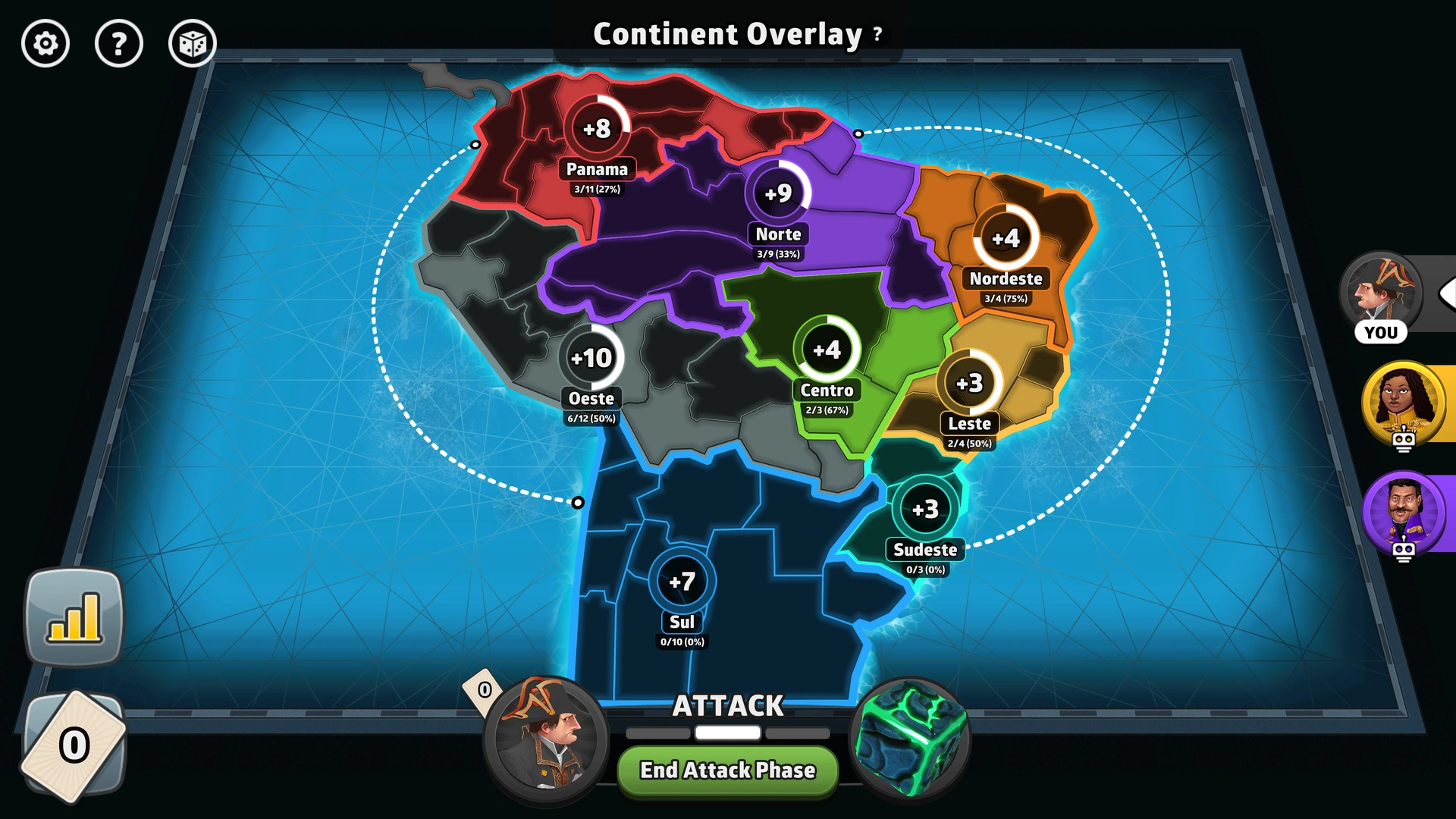Viewport: 1456px width, 819px height.
Task: Select the dice settings icon top left
Action: tap(192, 43)
